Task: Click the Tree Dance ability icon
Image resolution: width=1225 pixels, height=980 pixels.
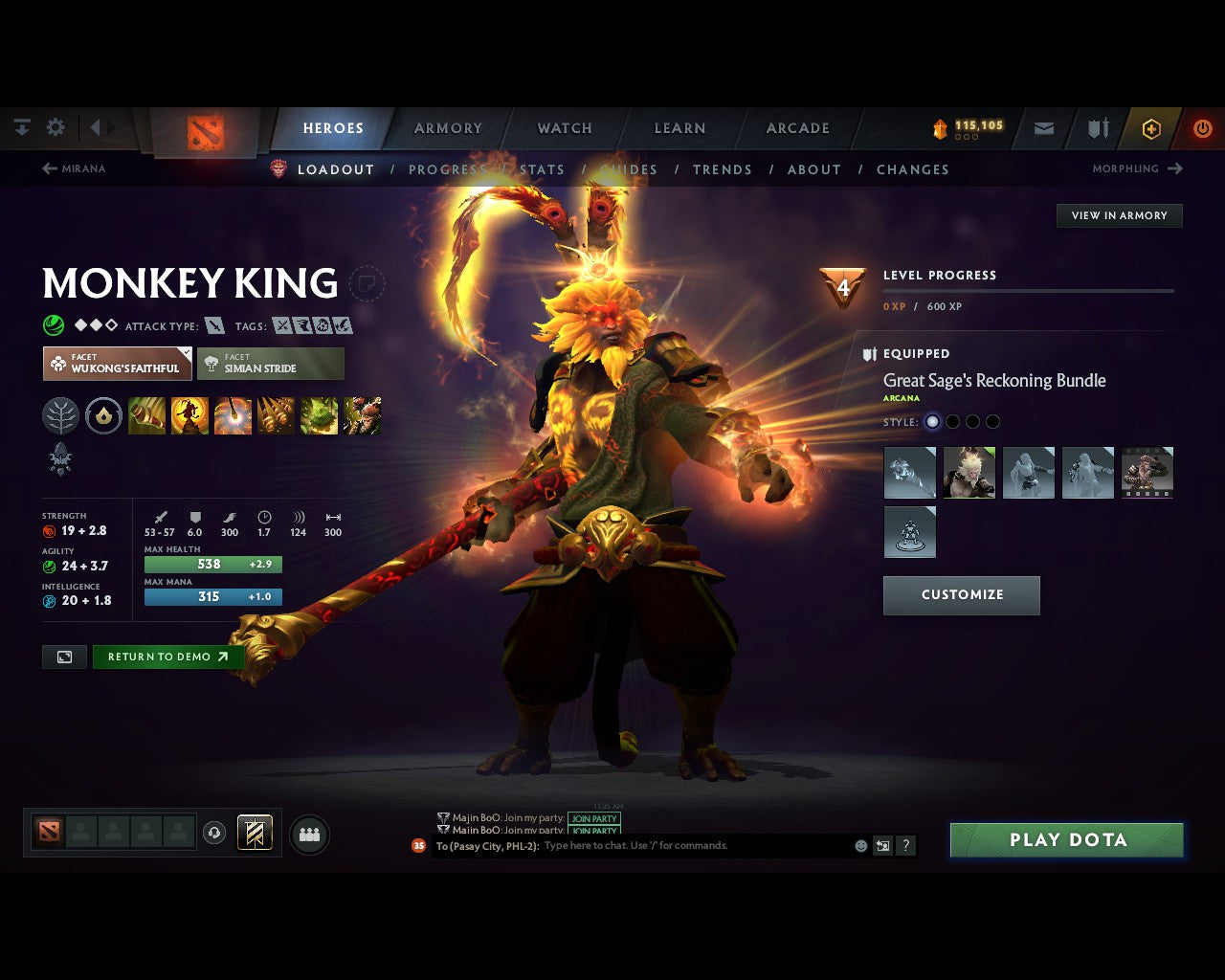Action: pos(189,415)
